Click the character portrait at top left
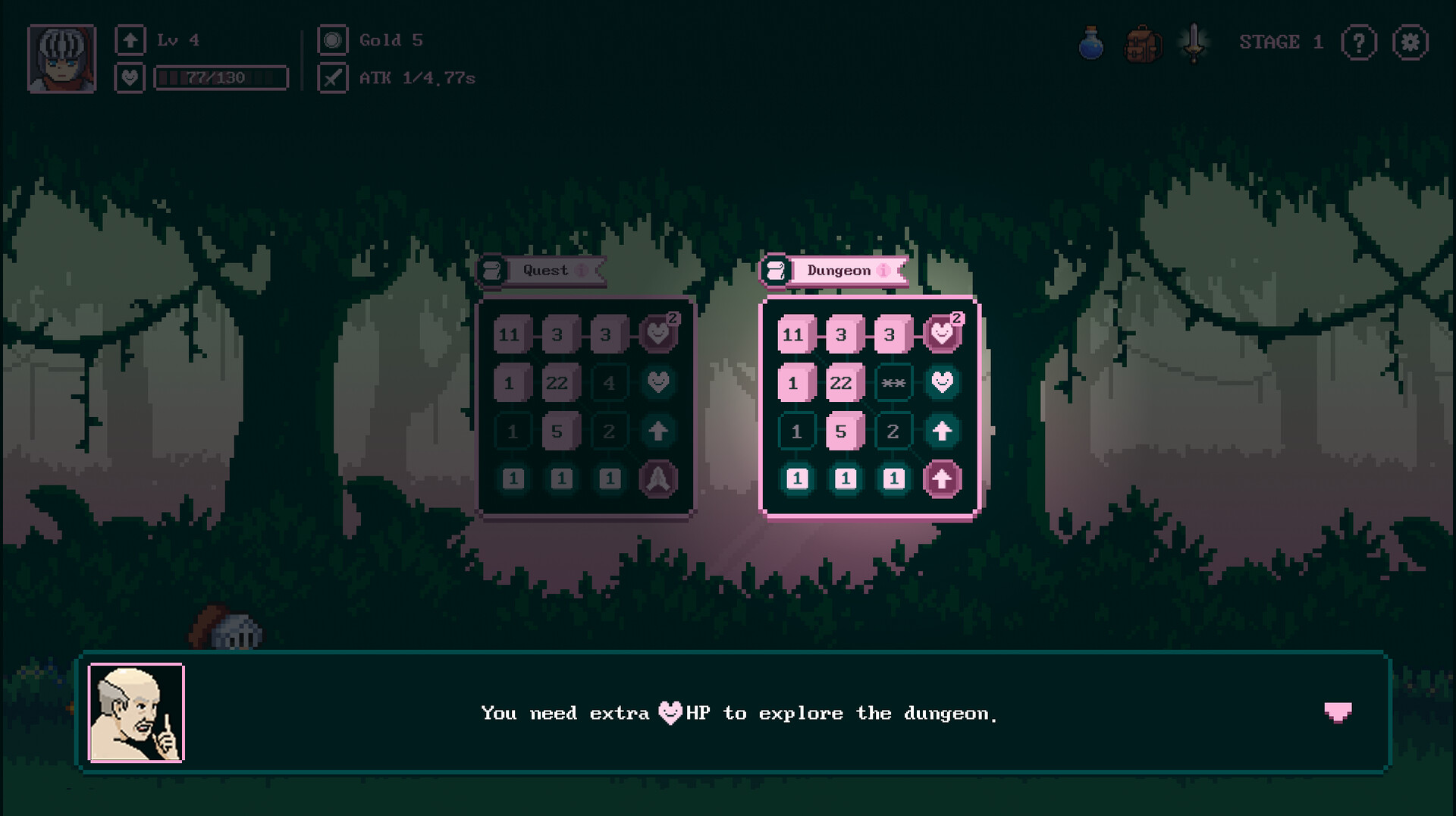Screen dimensions: 1456x816 [x=64, y=58]
